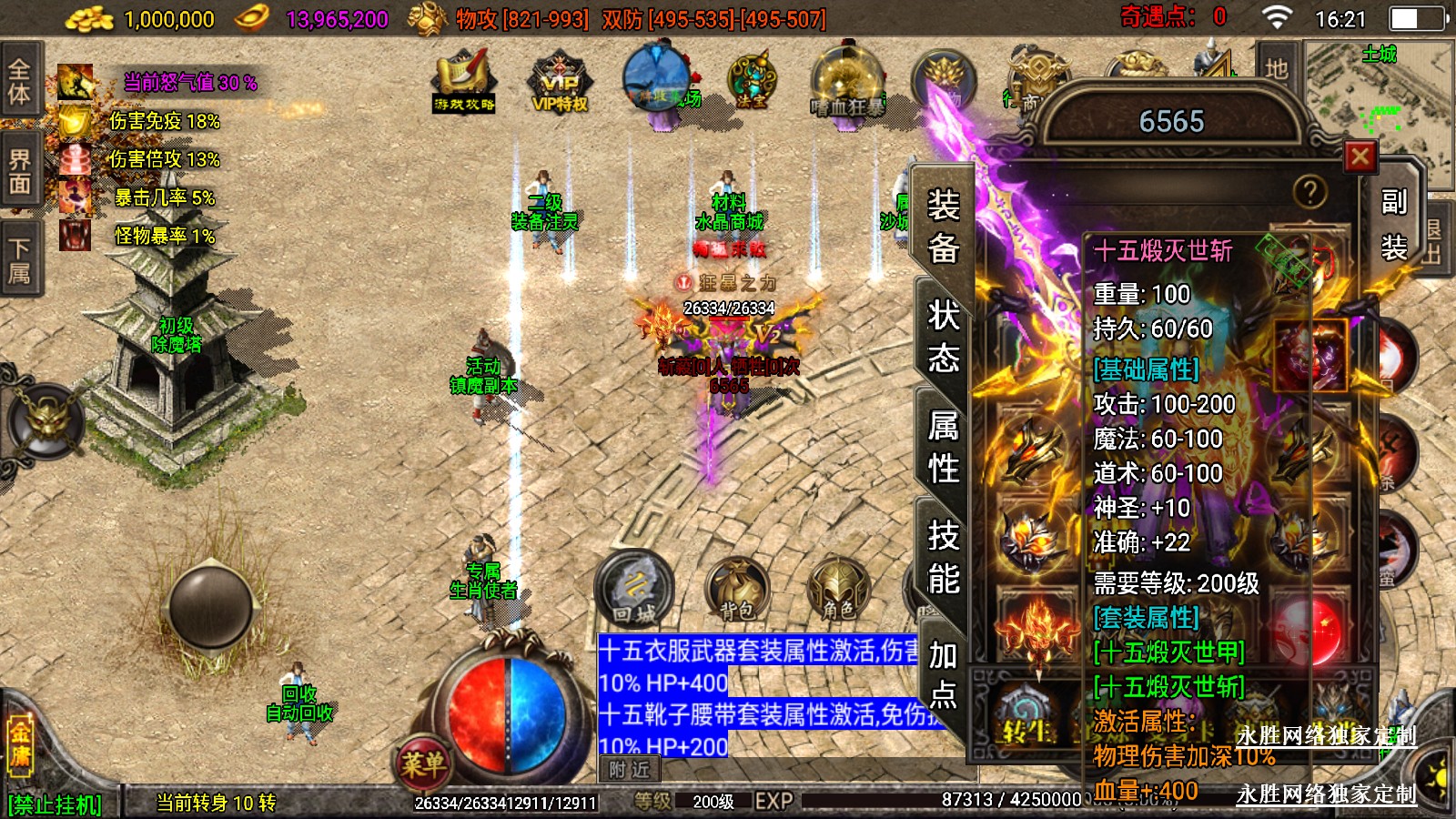
Task: Open the 状态 status tab
Action: coord(944,337)
